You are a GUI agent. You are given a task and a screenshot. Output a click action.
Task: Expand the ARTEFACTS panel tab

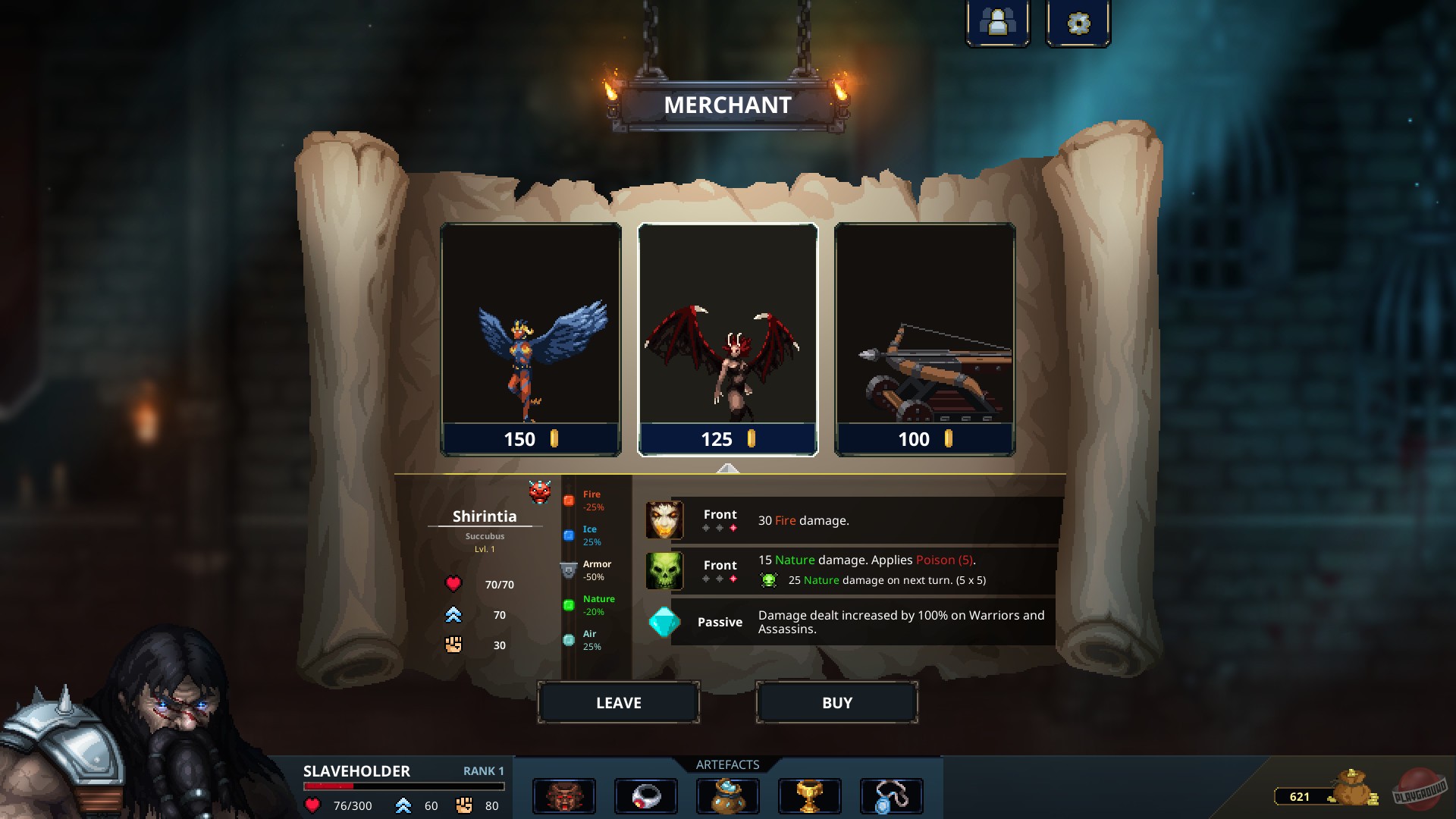pyautogui.click(x=728, y=764)
